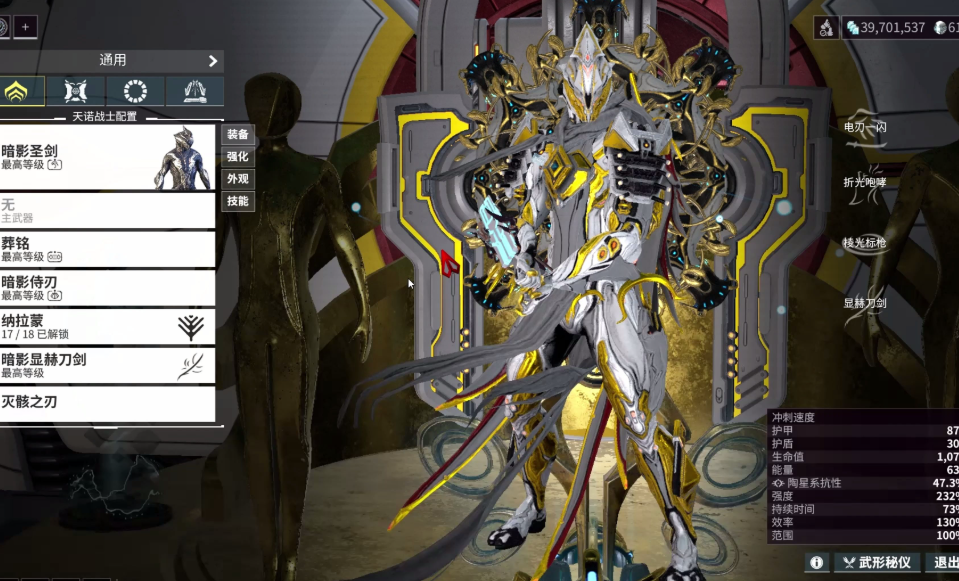Add a loadout with the plus button
959x581 pixels.
[25, 27]
